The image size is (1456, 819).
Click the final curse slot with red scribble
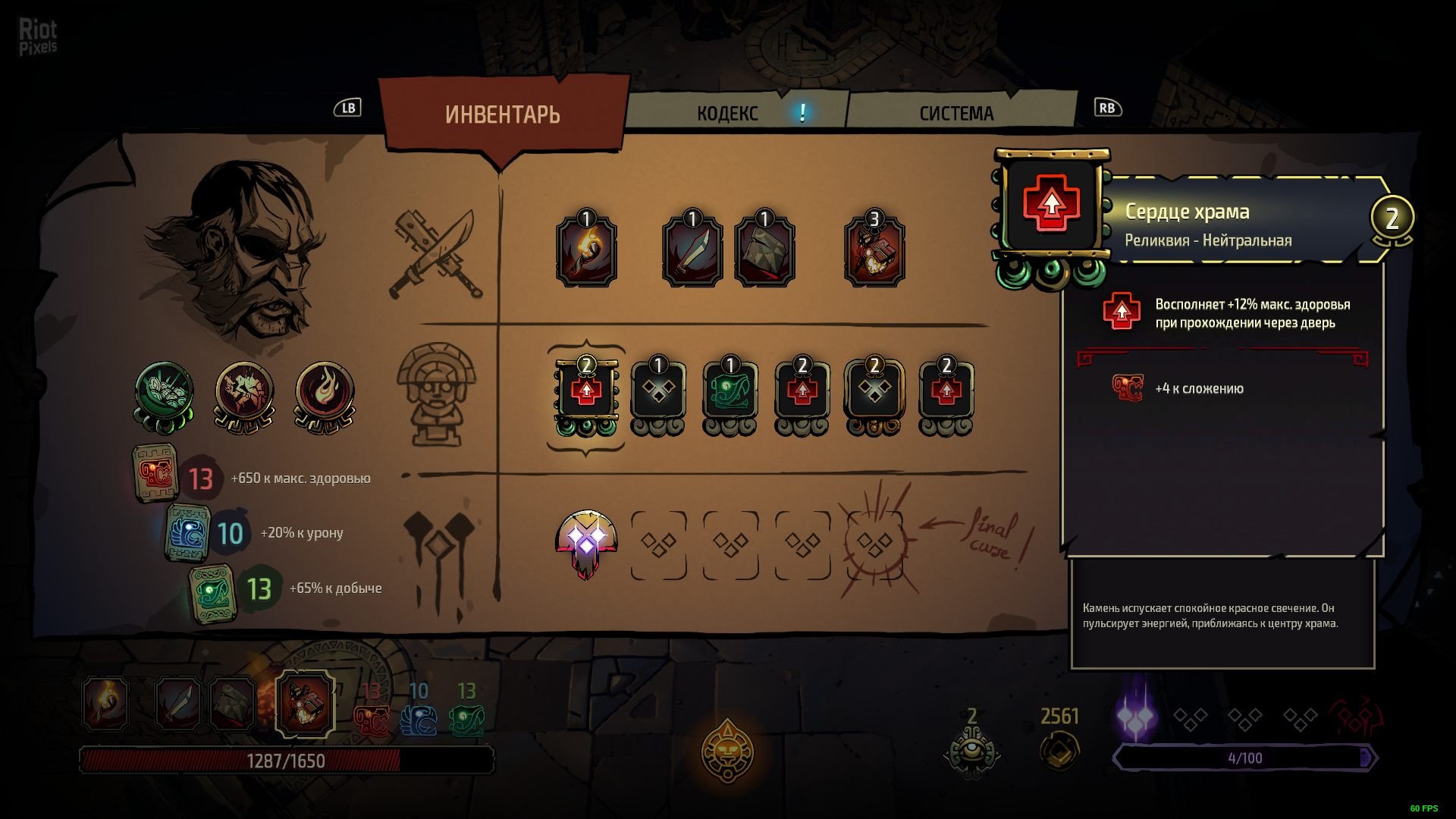coord(874,543)
